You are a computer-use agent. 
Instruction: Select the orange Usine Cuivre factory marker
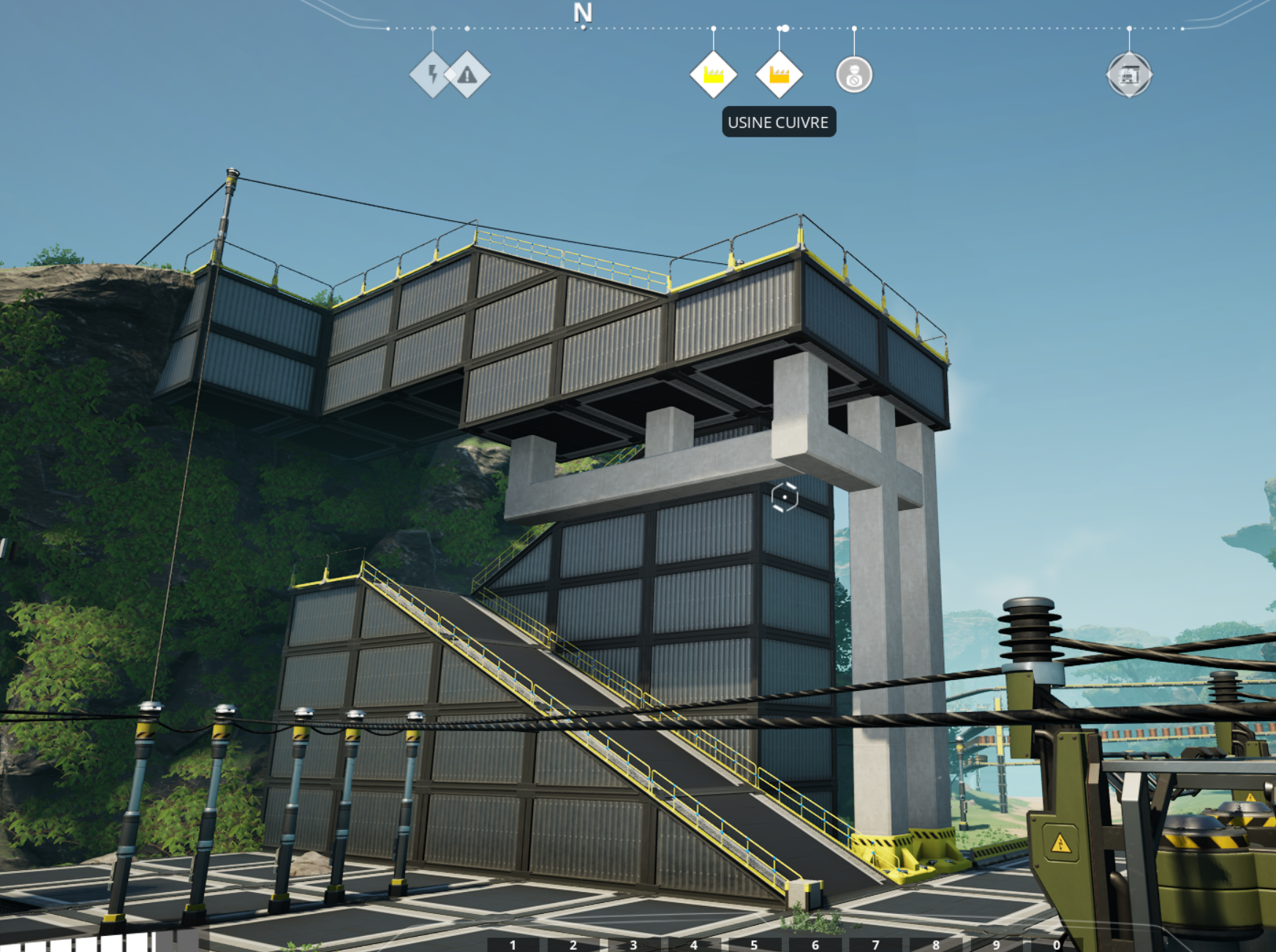click(x=779, y=75)
